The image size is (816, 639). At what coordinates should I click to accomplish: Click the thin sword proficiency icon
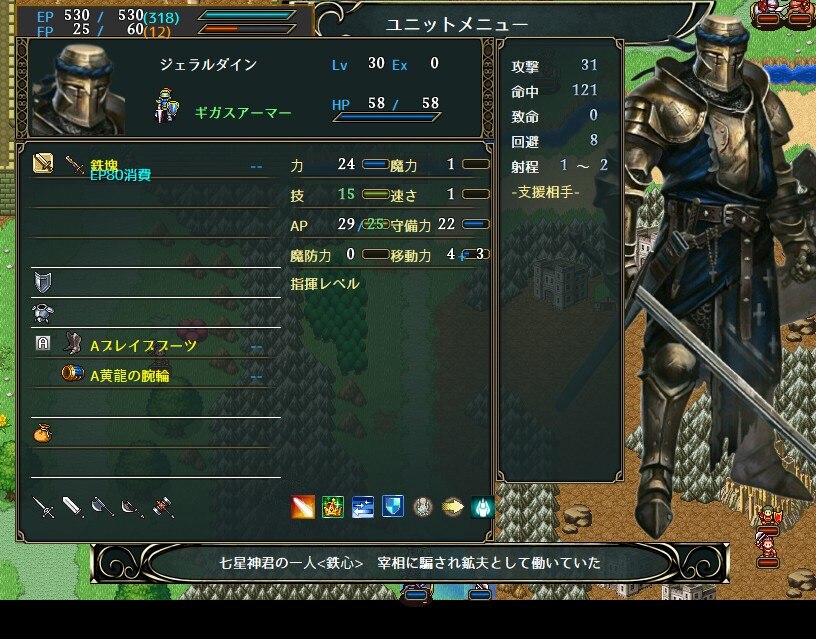pyautogui.click(x=42, y=507)
